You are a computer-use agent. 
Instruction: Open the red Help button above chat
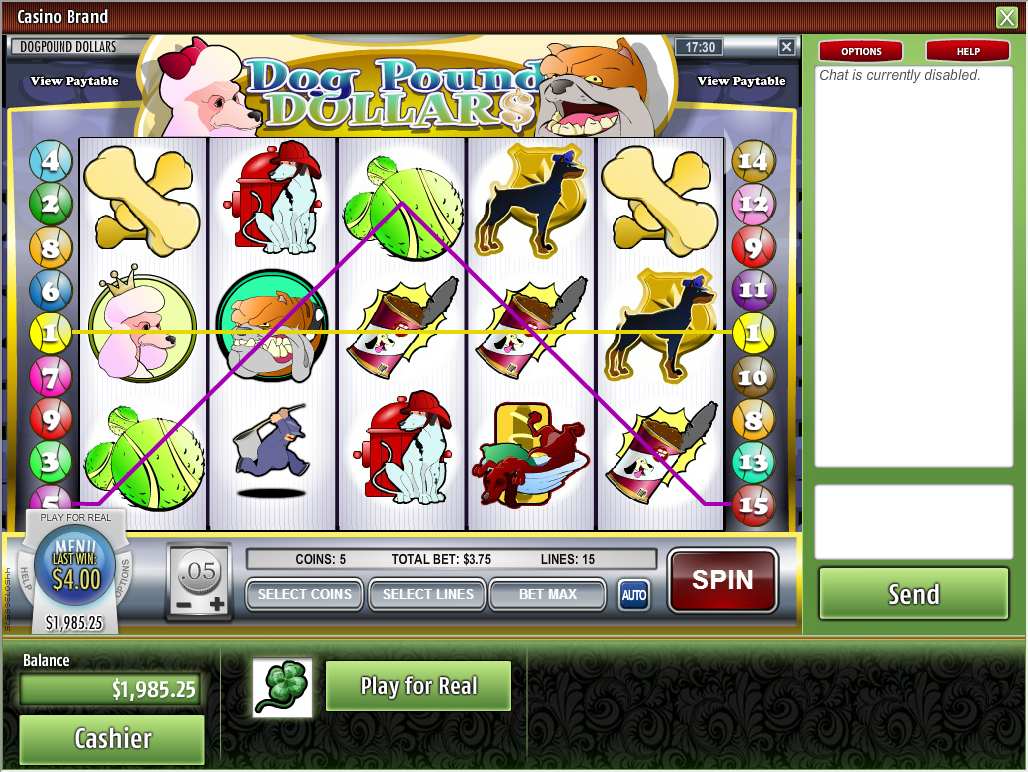pyautogui.click(x=967, y=51)
